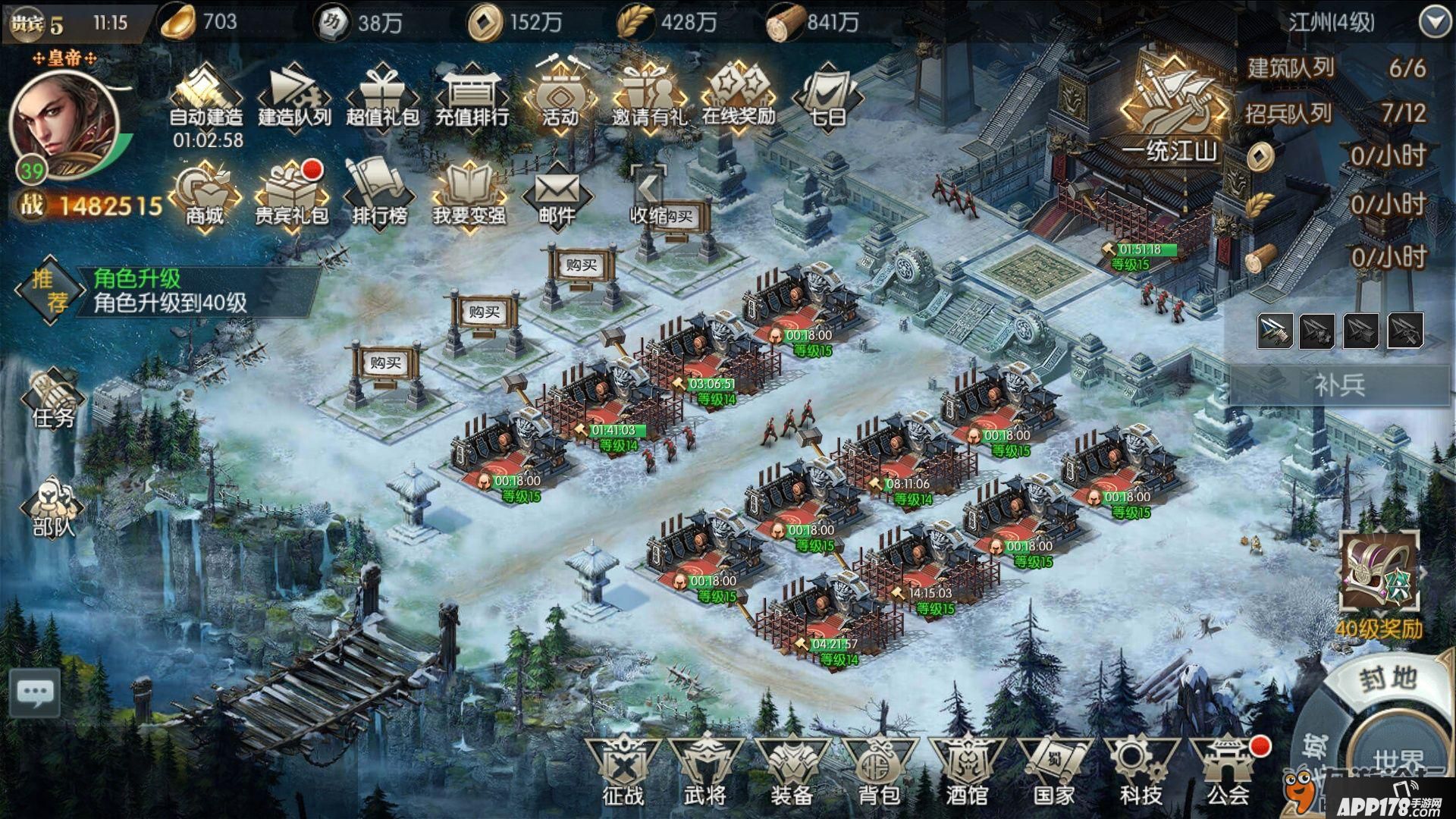Open the 建造队列 build queue
The width and height of the screenshot is (1456, 819).
[x=294, y=99]
